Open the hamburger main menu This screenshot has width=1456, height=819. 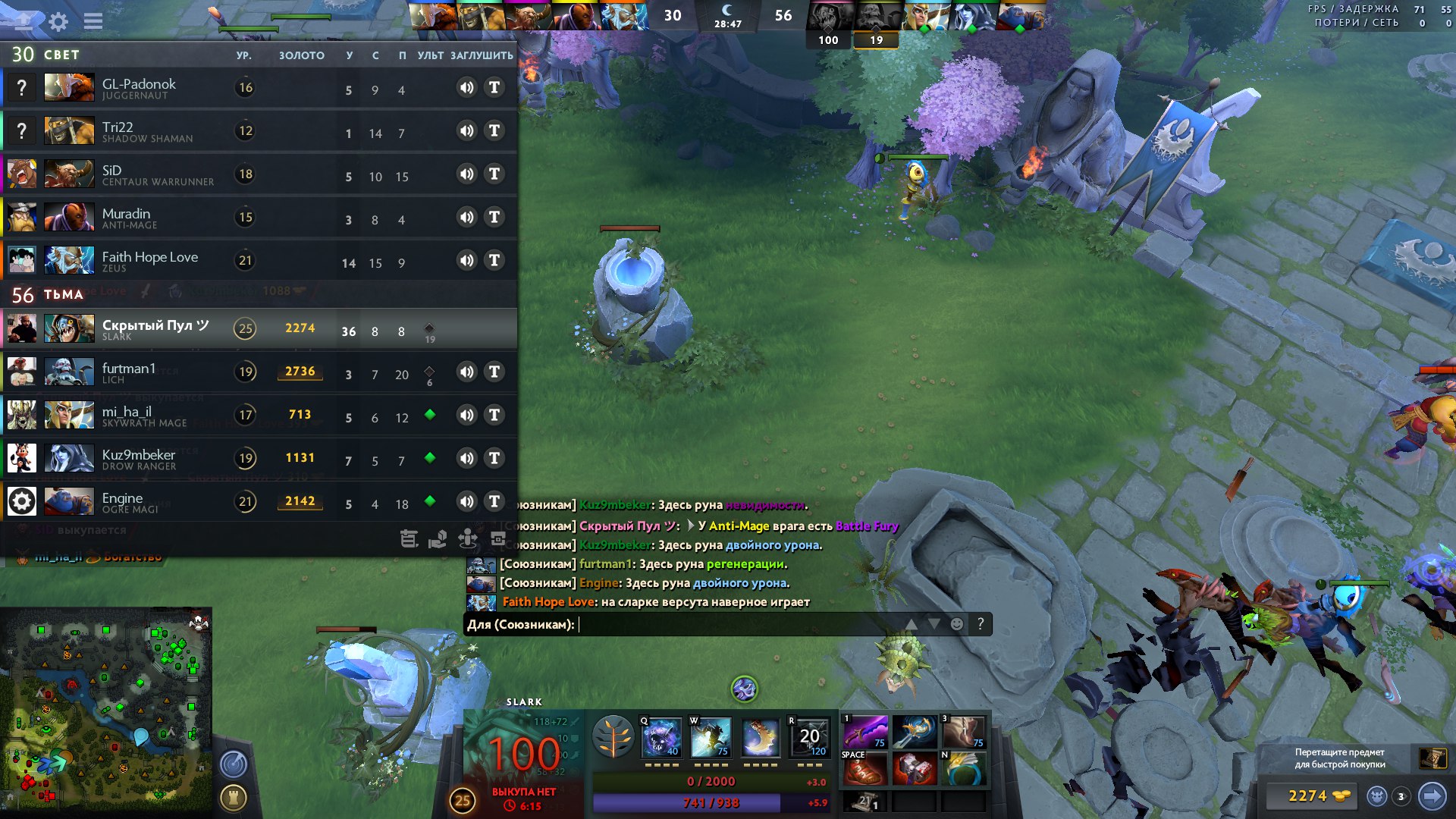pos(93,21)
